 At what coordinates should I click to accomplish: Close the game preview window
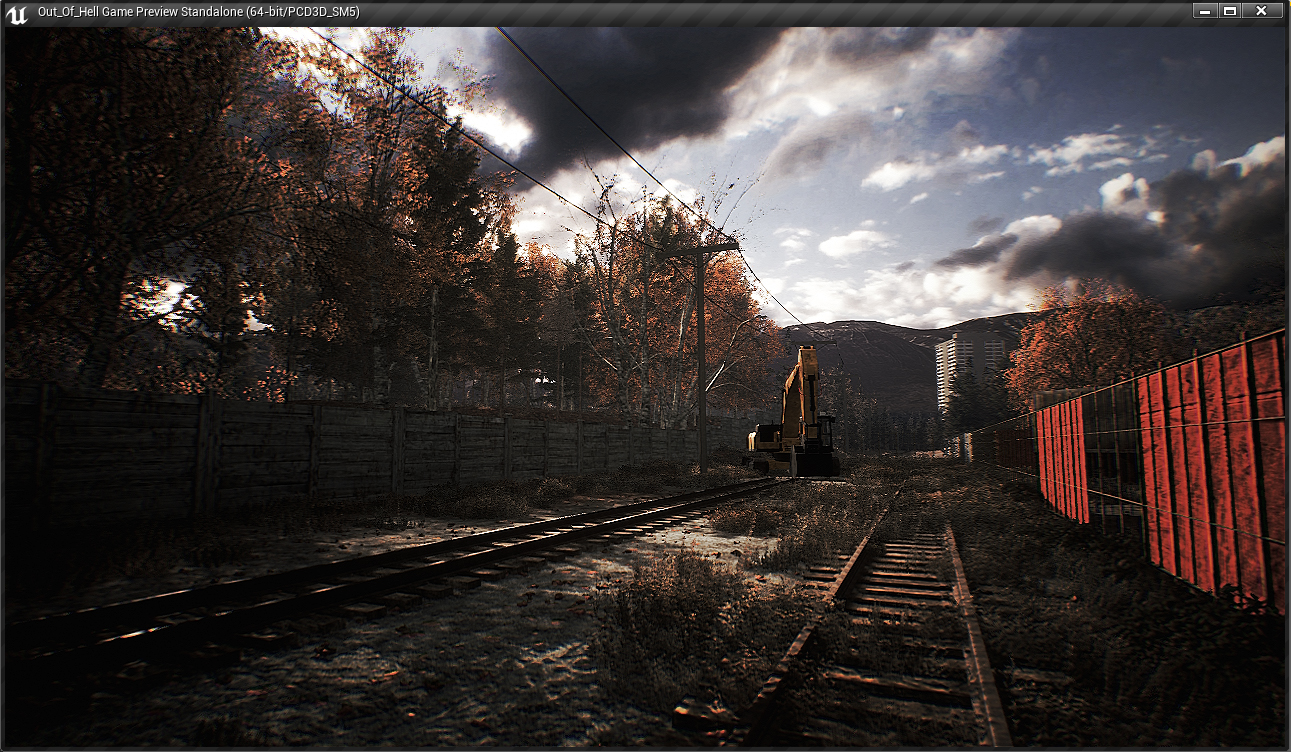pyautogui.click(x=1262, y=11)
